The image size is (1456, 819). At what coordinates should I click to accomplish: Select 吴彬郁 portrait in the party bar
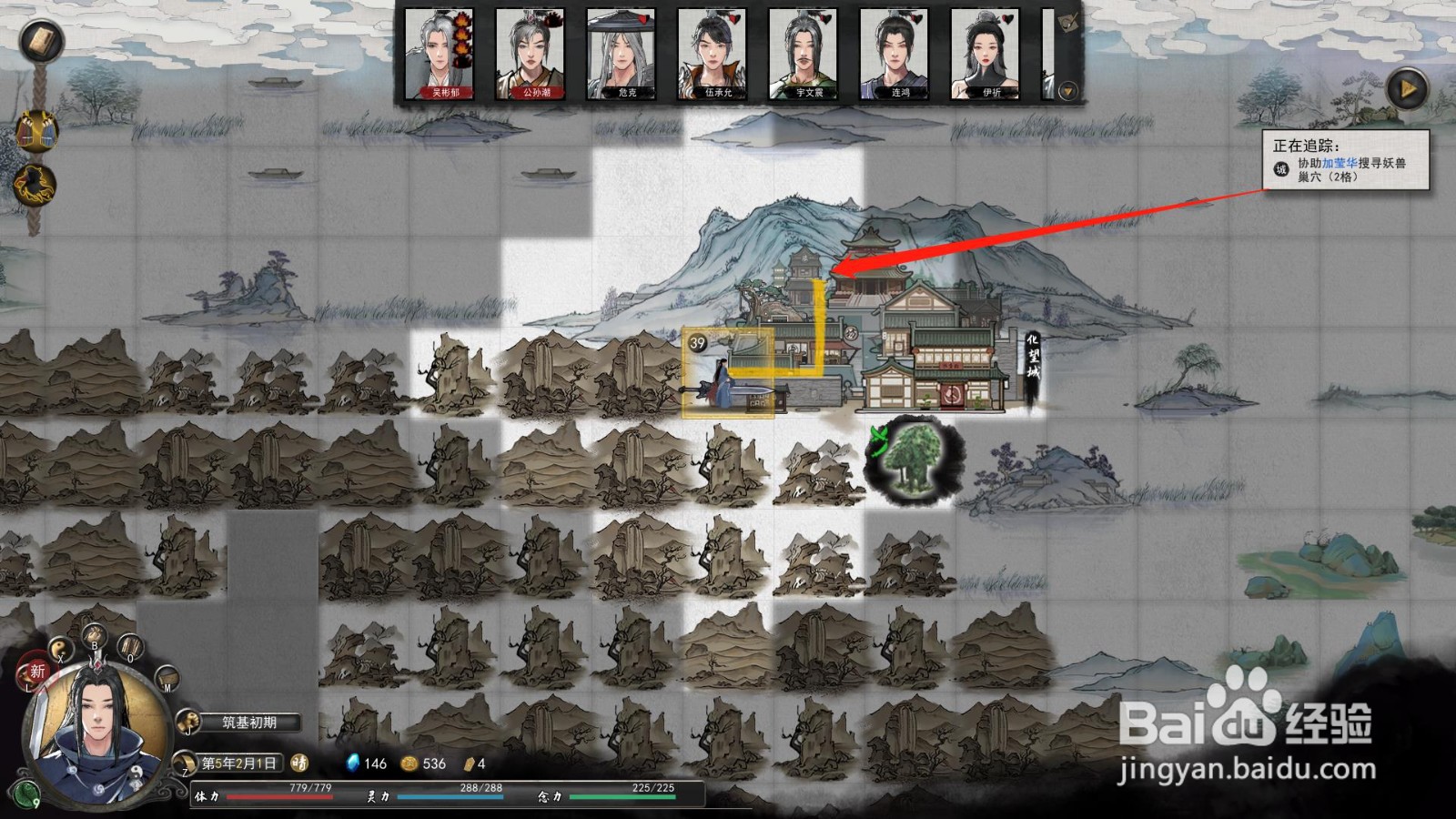coord(438,55)
